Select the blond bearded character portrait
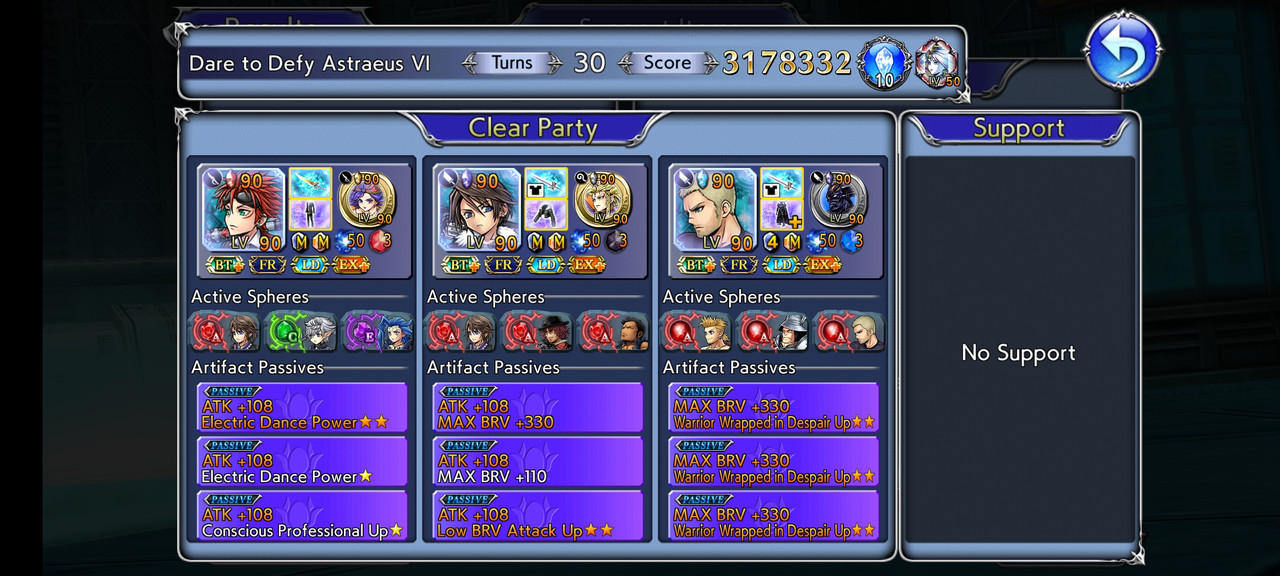Viewport: 1280px width, 576px height. click(x=714, y=210)
